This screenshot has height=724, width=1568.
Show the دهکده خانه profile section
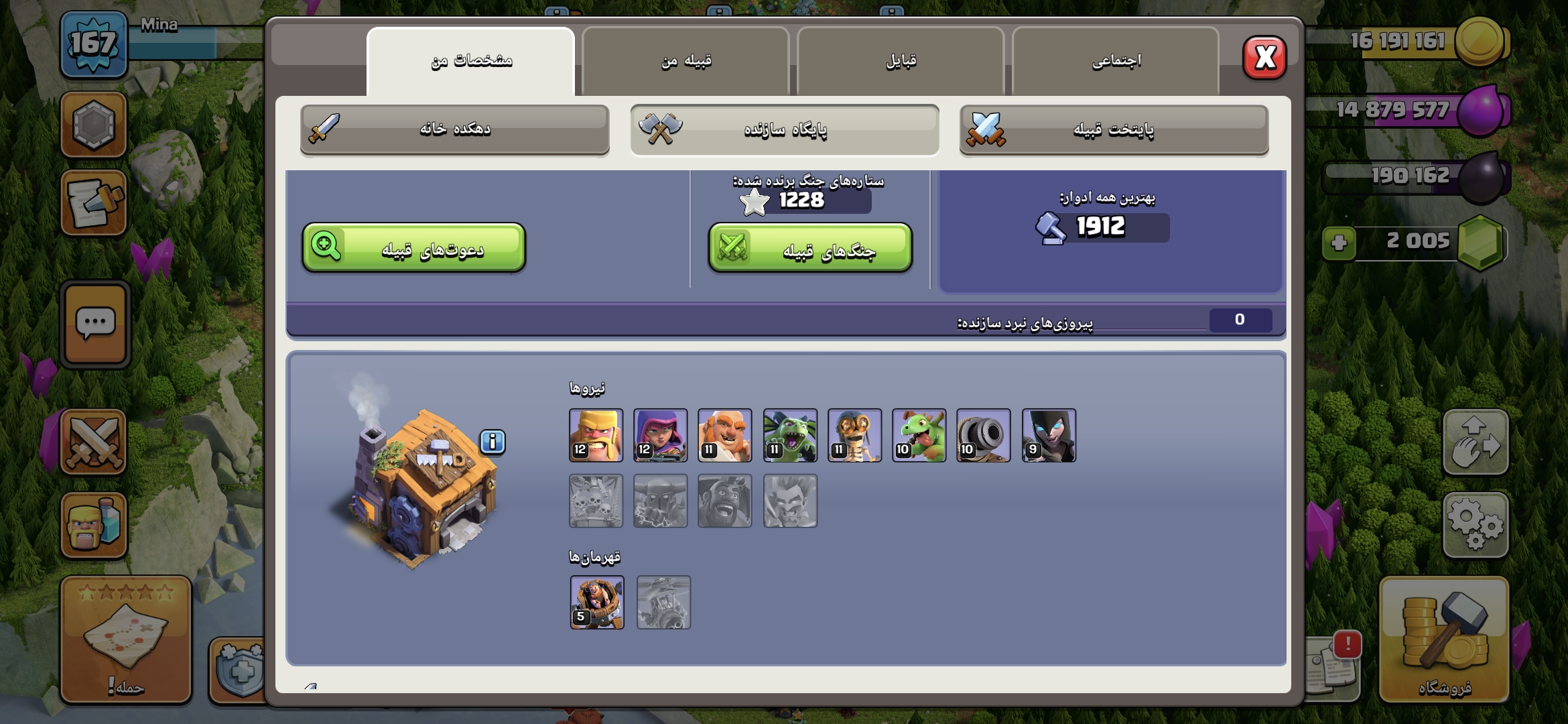click(455, 129)
